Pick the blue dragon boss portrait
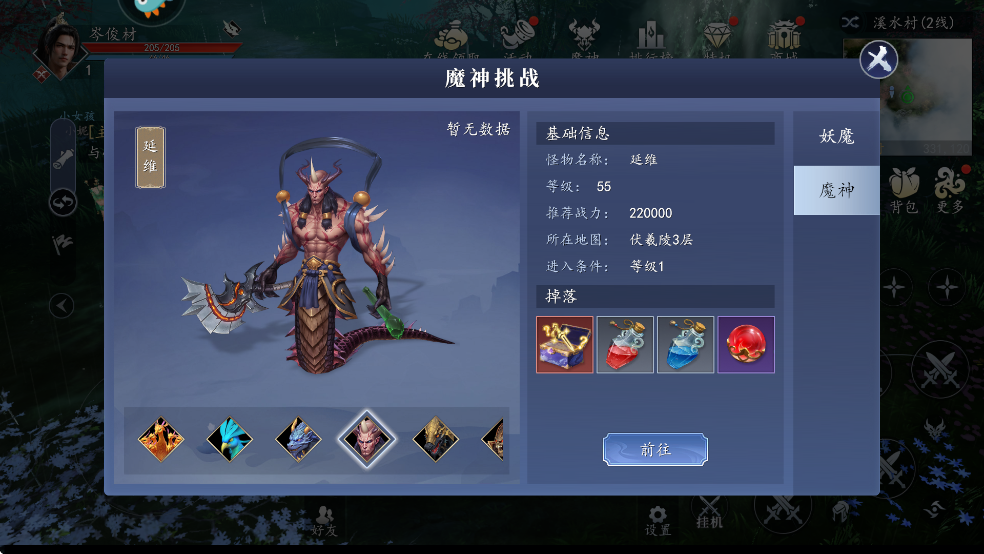This screenshot has height=554, width=984. coord(298,439)
